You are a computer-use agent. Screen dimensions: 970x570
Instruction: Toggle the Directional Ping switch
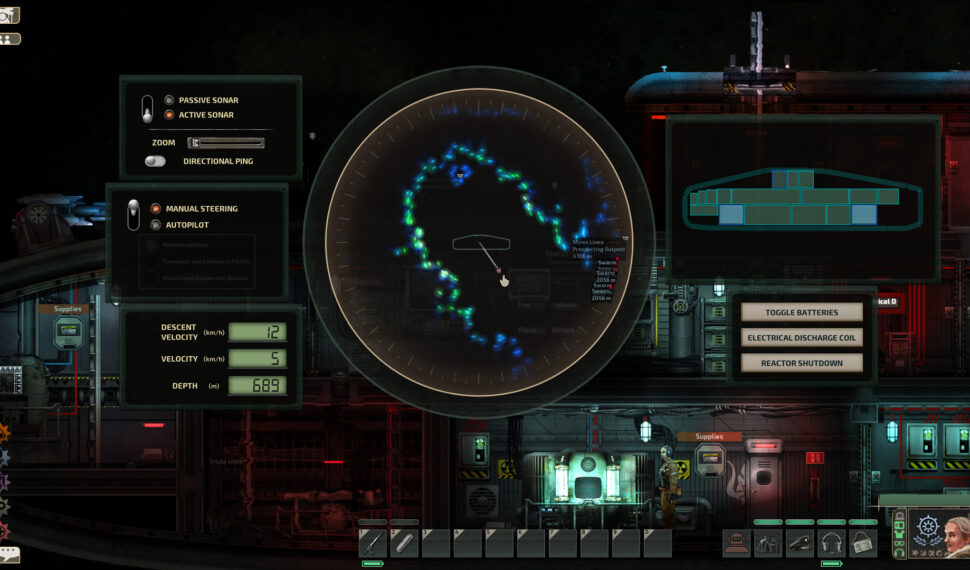pyautogui.click(x=155, y=161)
